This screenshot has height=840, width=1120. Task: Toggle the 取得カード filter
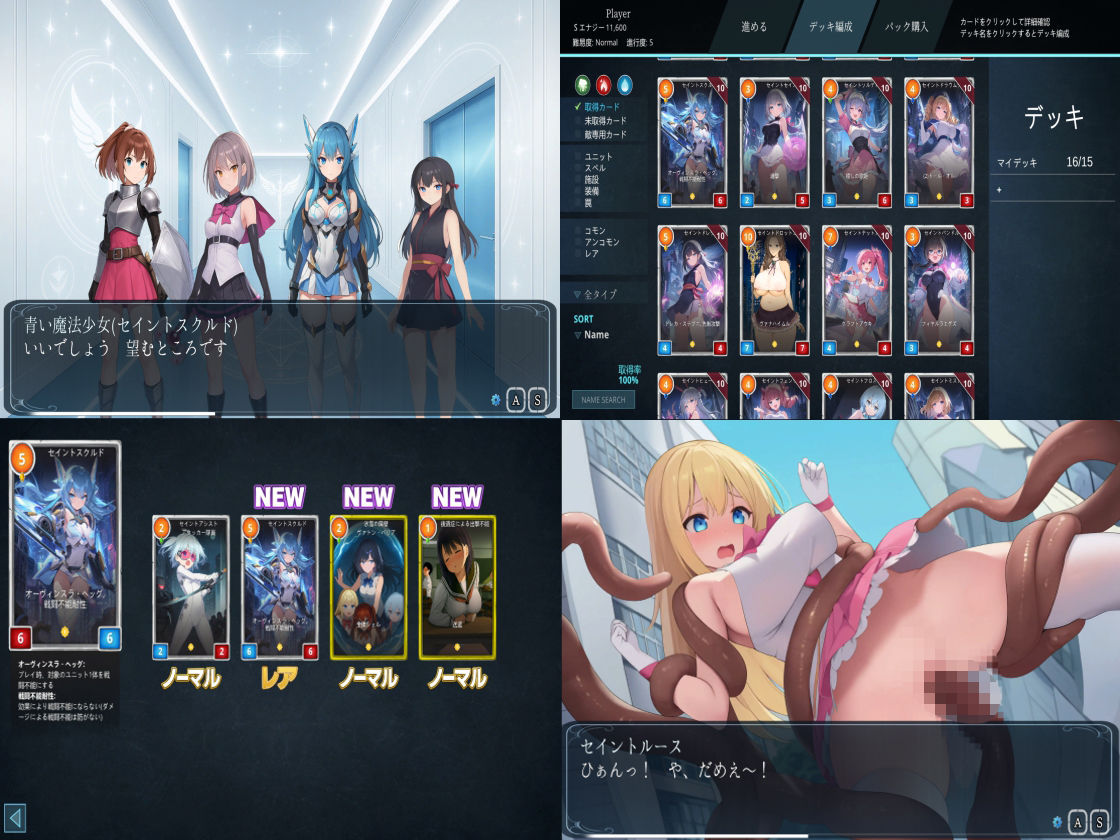coord(602,106)
